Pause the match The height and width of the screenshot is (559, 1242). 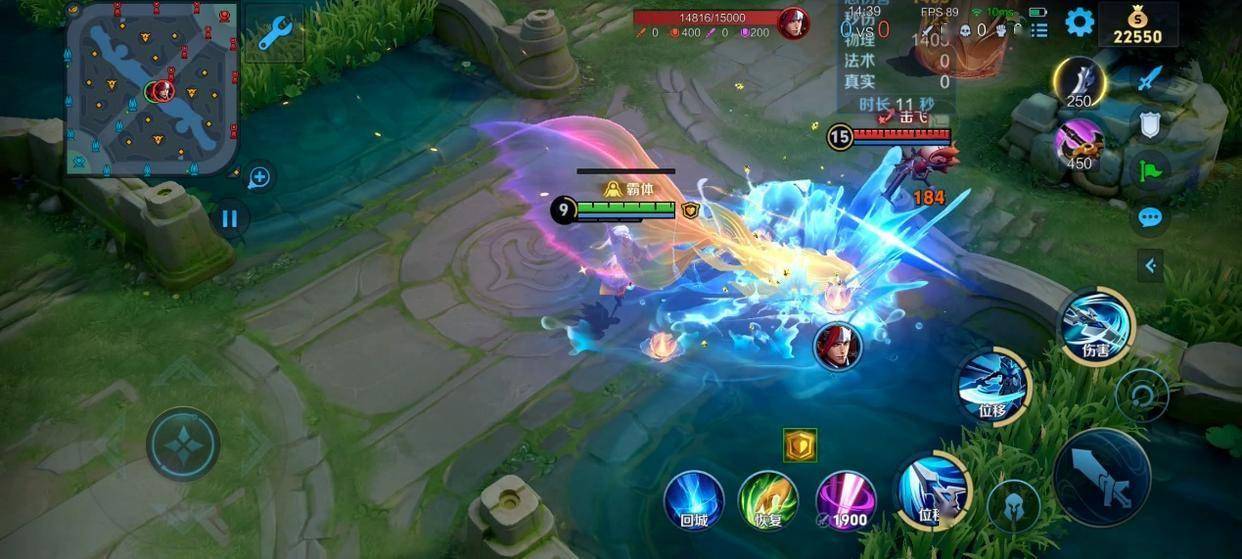[x=230, y=218]
